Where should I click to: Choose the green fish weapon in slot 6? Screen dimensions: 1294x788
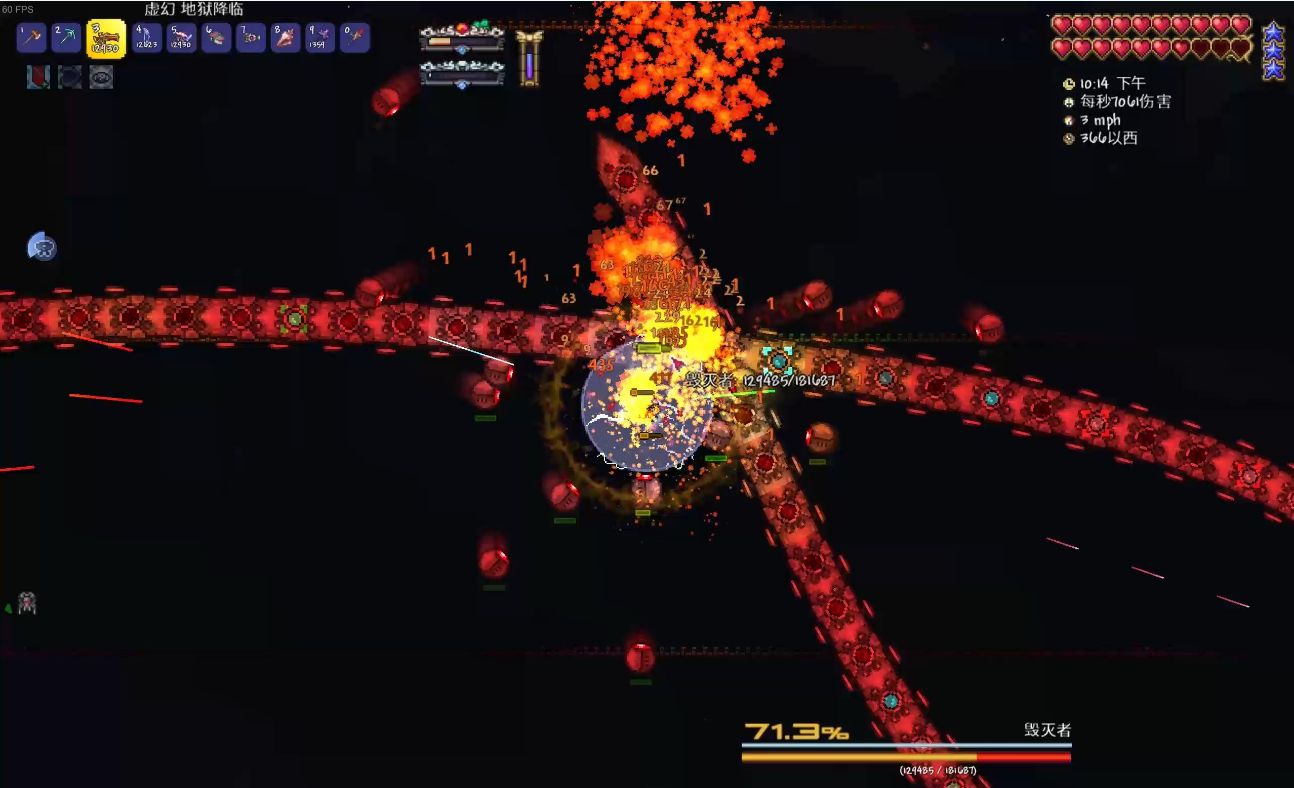tap(217, 38)
